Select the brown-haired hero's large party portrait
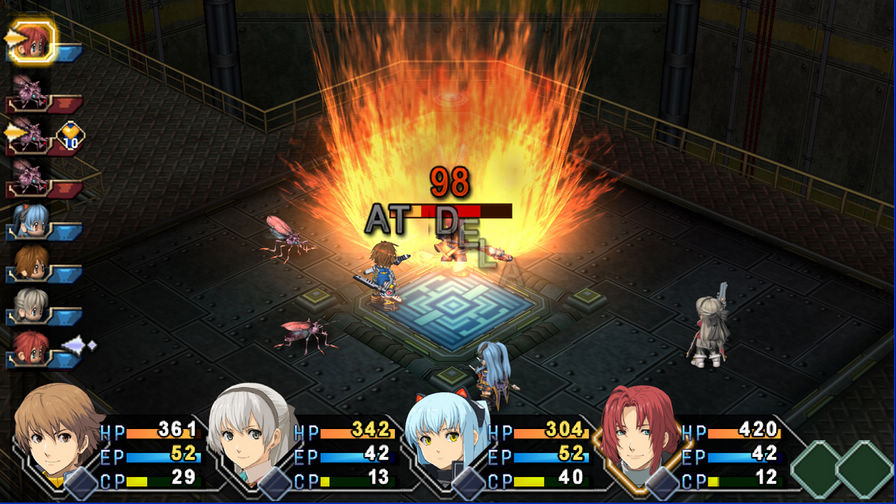This screenshot has height=504, width=896. pyautogui.click(x=56, y=436)
